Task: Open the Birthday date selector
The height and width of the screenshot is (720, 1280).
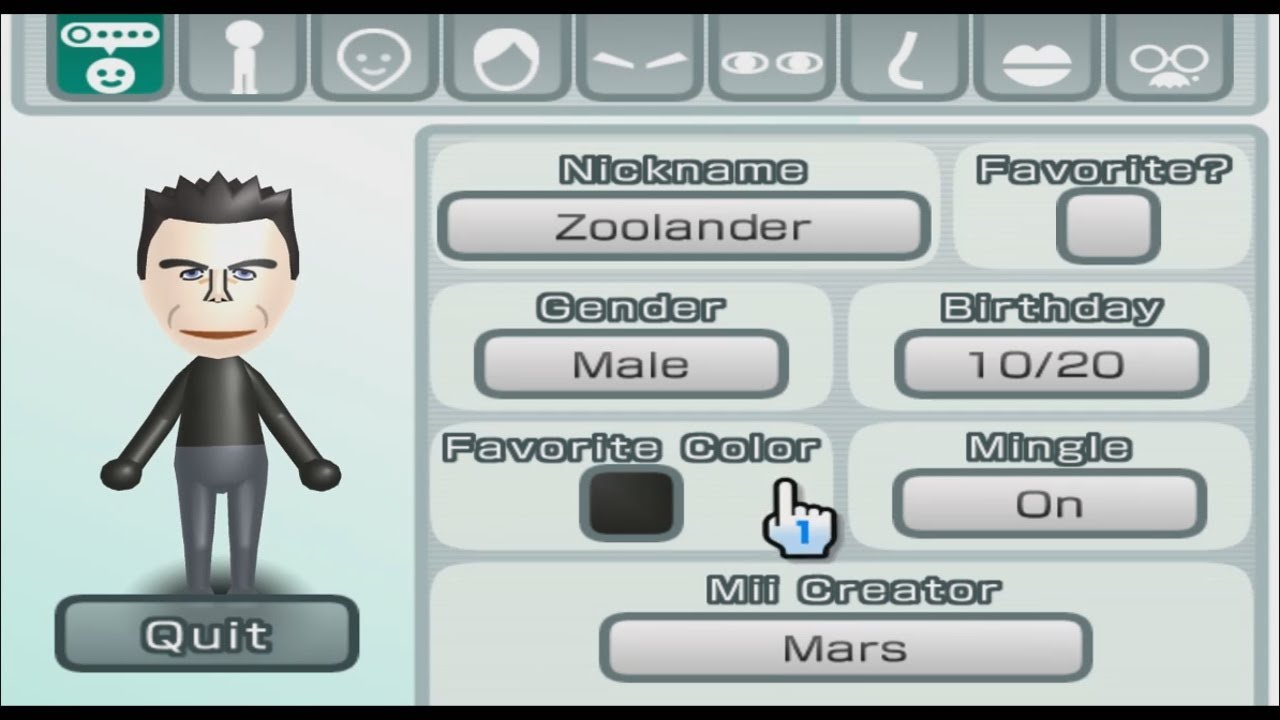Action: pos(1051,363)
